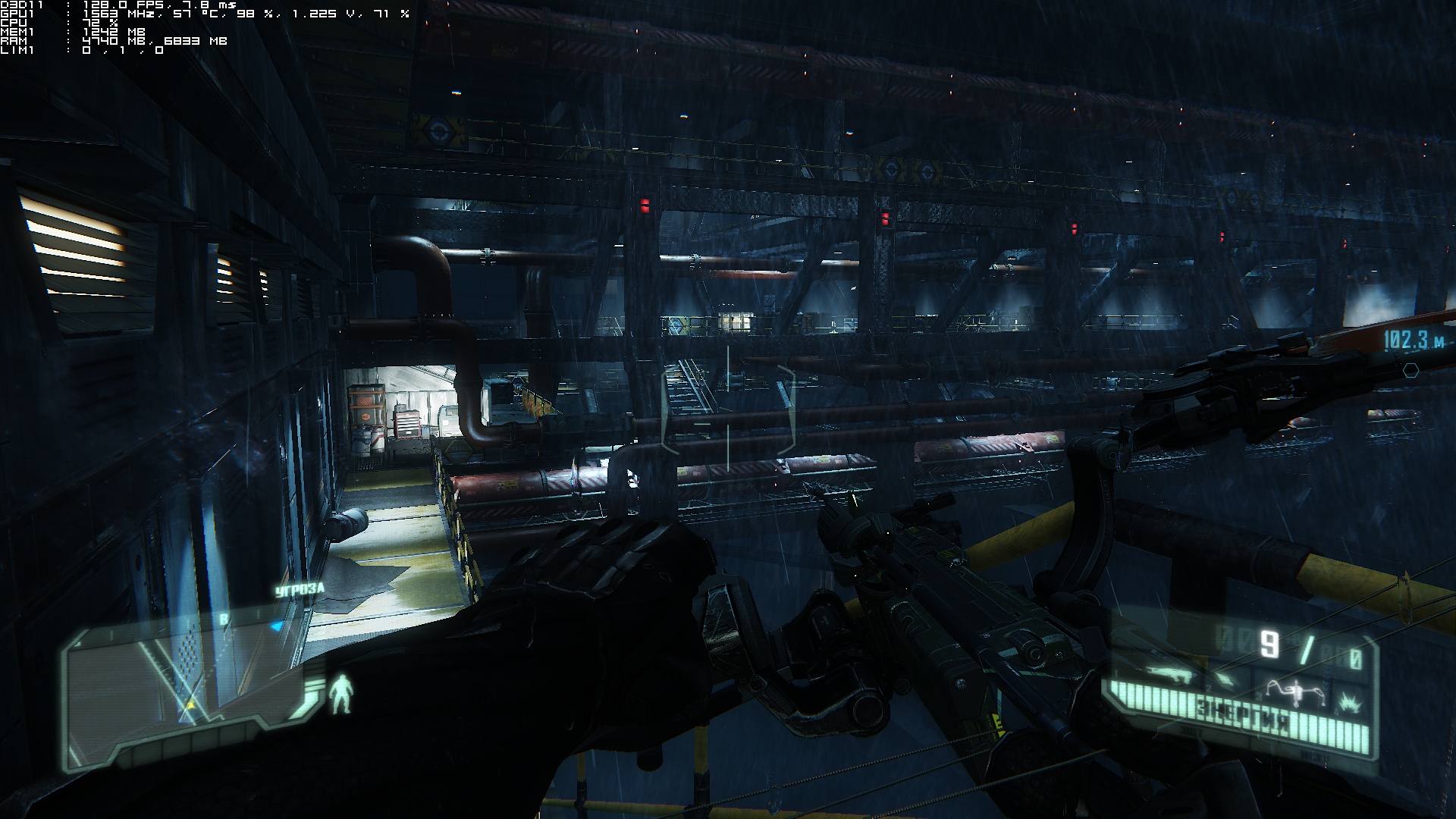This screenshot has height=819, width=1456.
Task: Click the blue objective arrow on minimap
Action: 277,626
